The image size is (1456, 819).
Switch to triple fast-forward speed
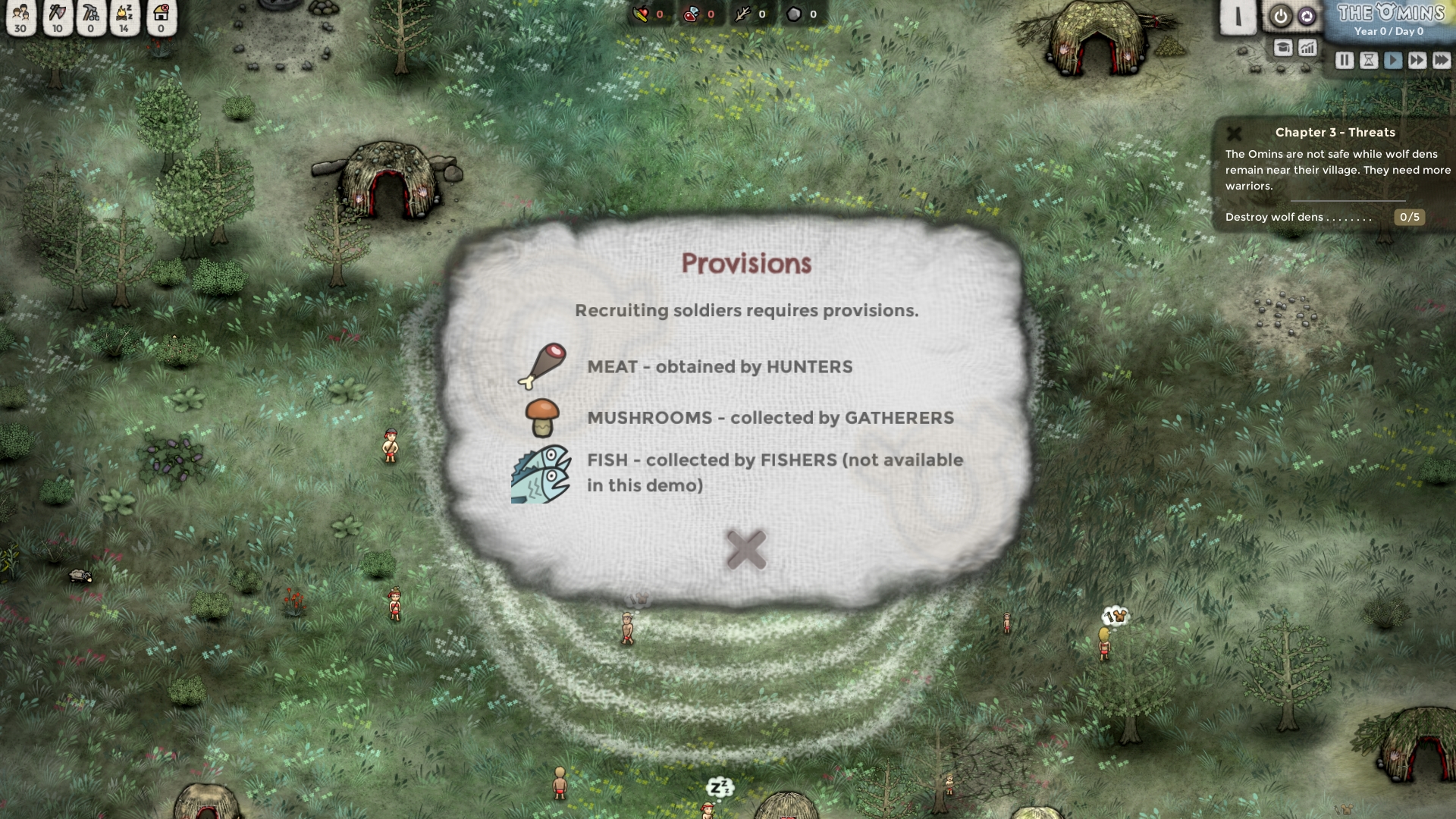pyautogui.click(x=1441, y=61)
